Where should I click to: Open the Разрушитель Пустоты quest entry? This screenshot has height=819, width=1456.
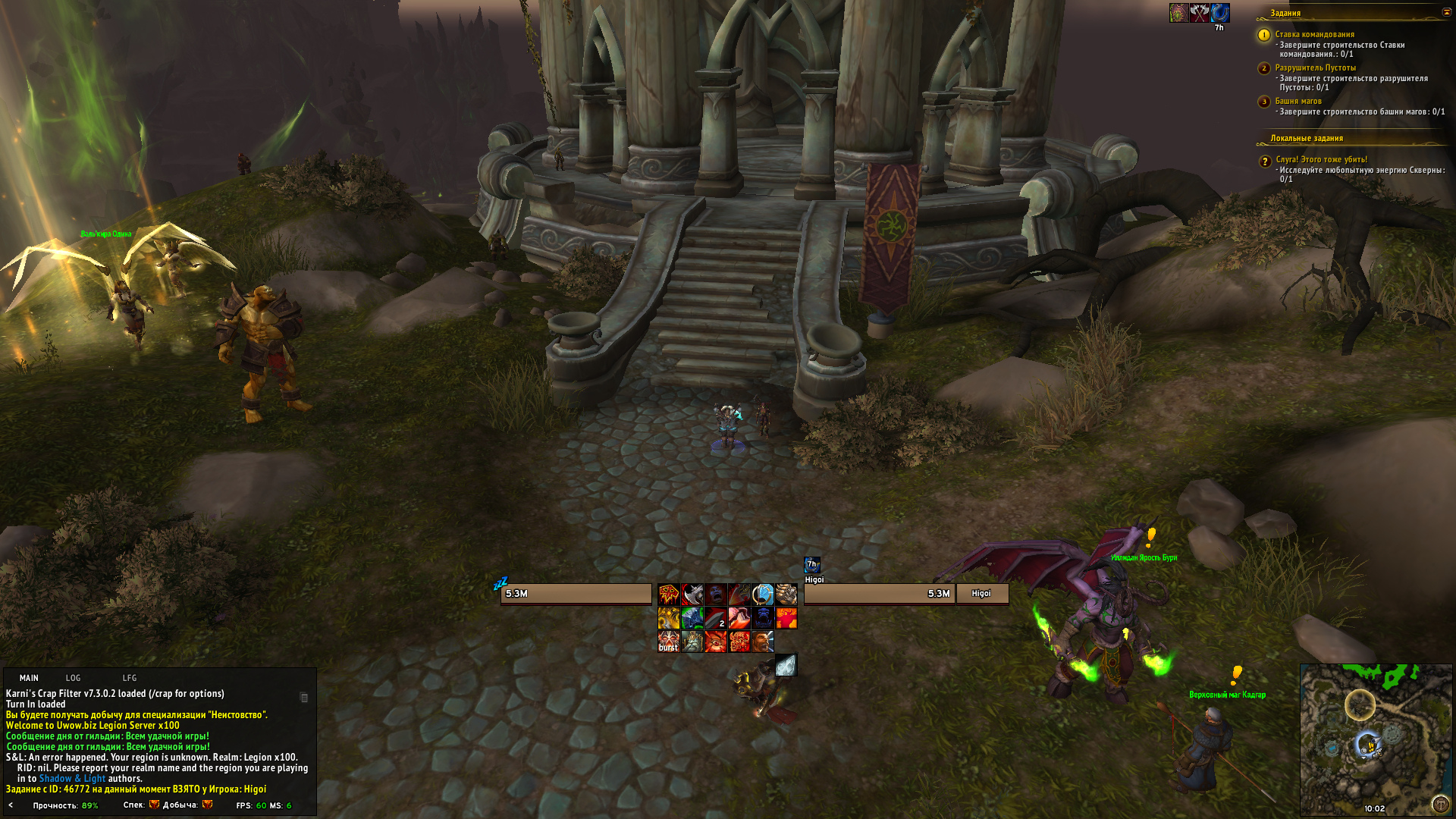(x=1315, y=67)
